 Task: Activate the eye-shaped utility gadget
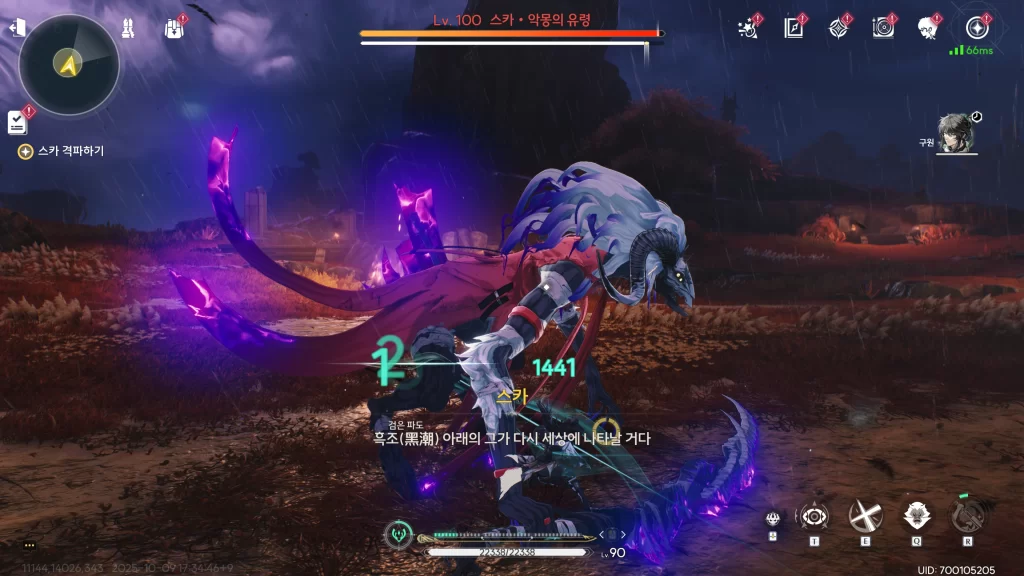812,517
